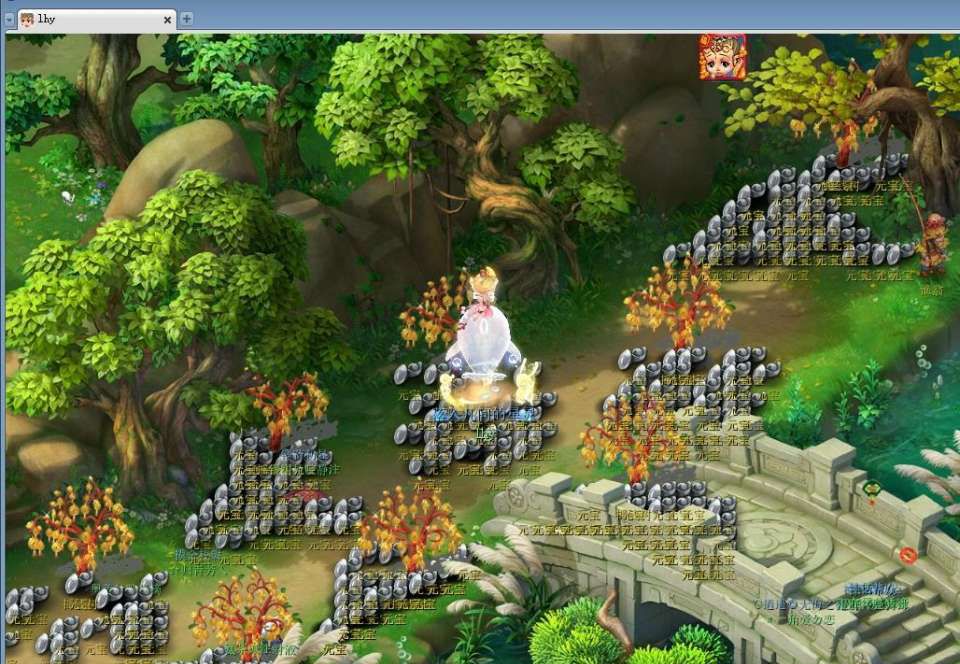This screenshot has width=960, height=664.
Task: Click the red-framed character portrait icon
Action: click(722, 57)
